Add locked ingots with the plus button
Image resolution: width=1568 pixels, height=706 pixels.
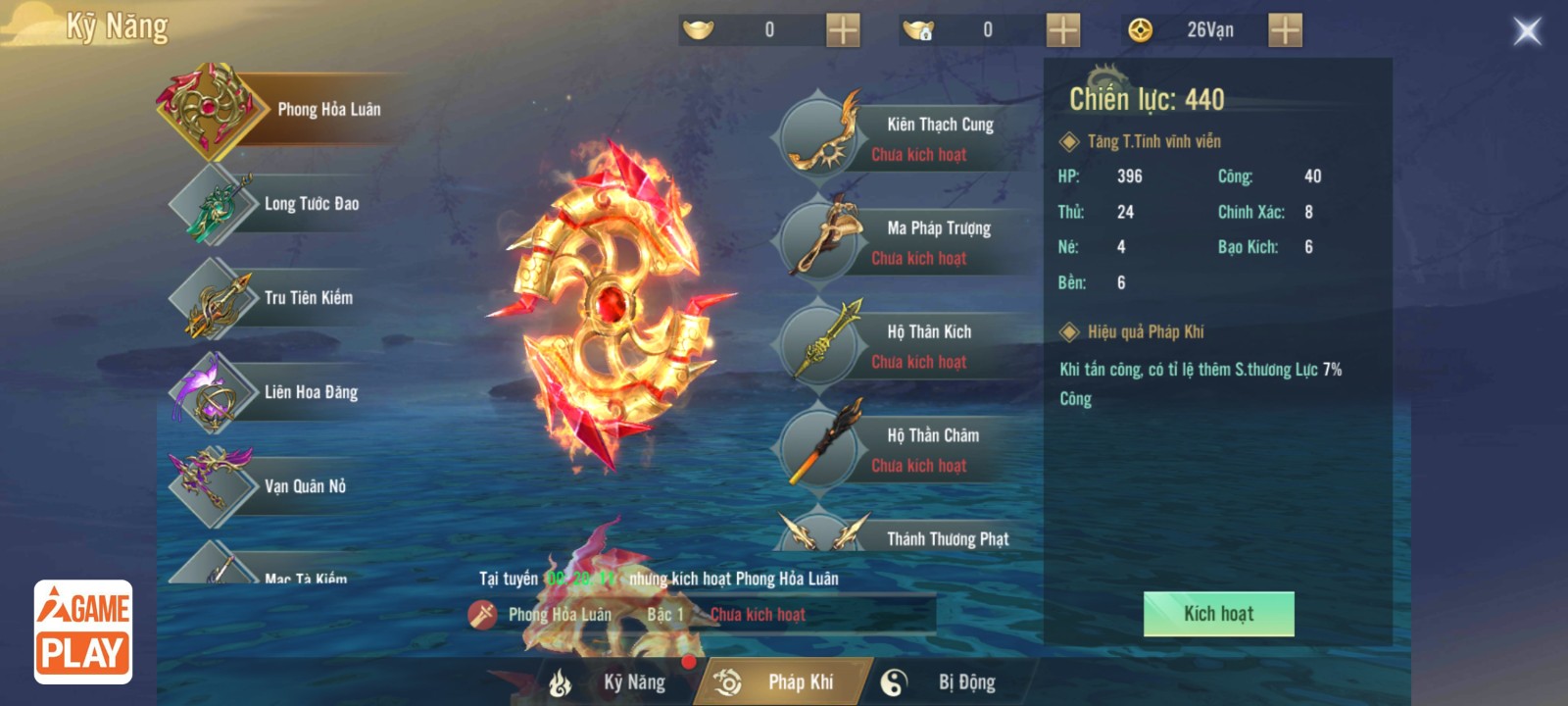point(1062,30)
